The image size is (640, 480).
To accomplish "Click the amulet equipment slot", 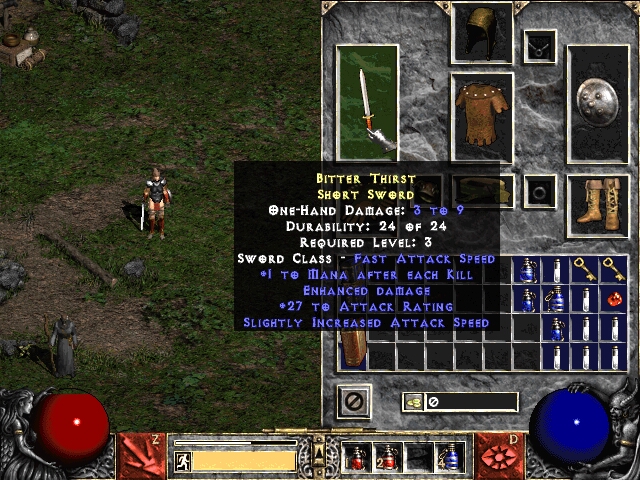I will pyautogui.click(x=541, y=45).
